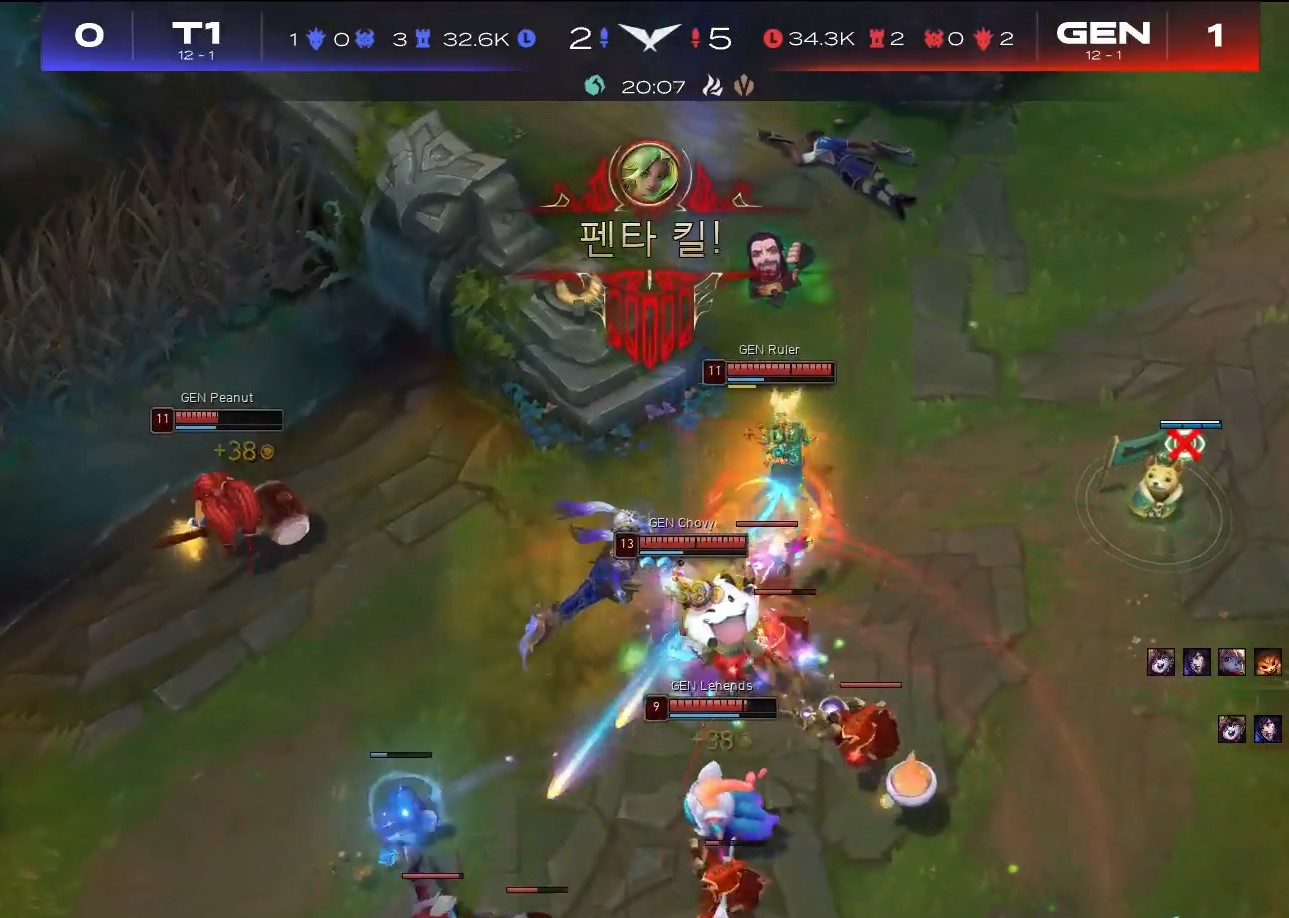
Task: Select the first kill-feed champion thumbnail on right
Action: pos(1160,661)
